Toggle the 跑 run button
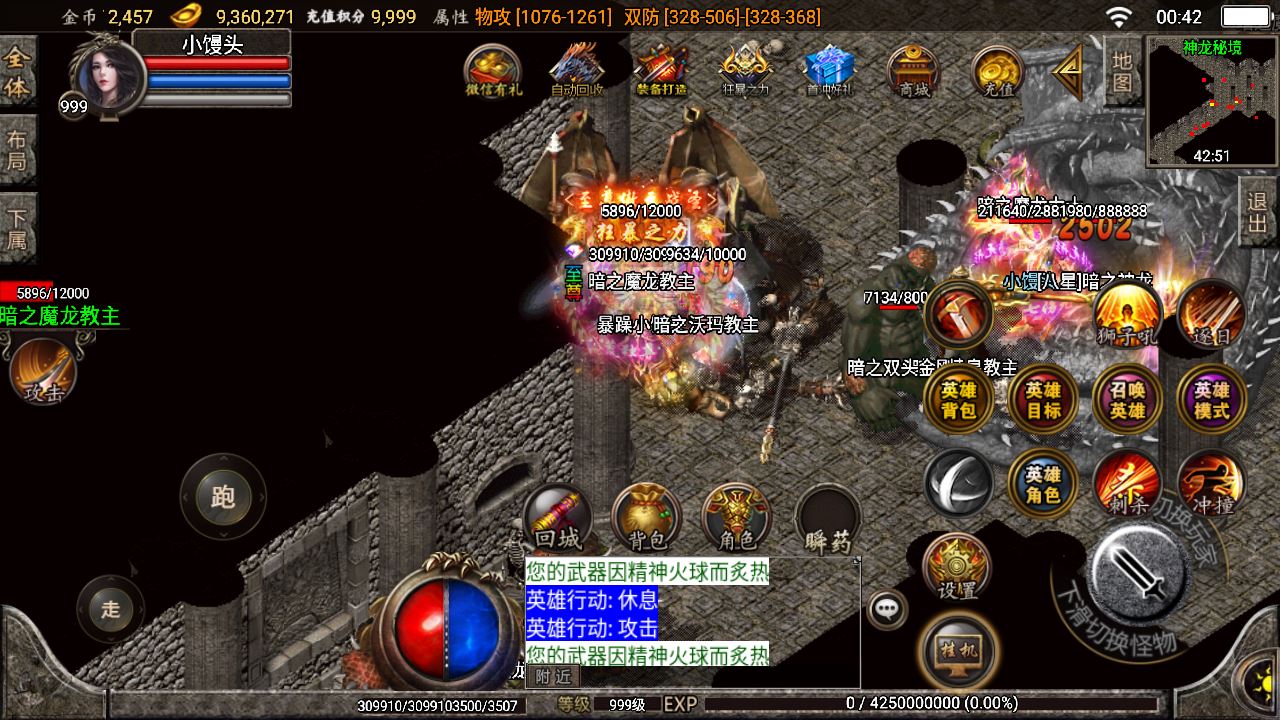Viewport: 1280px width, 720px height. point(222,497)
